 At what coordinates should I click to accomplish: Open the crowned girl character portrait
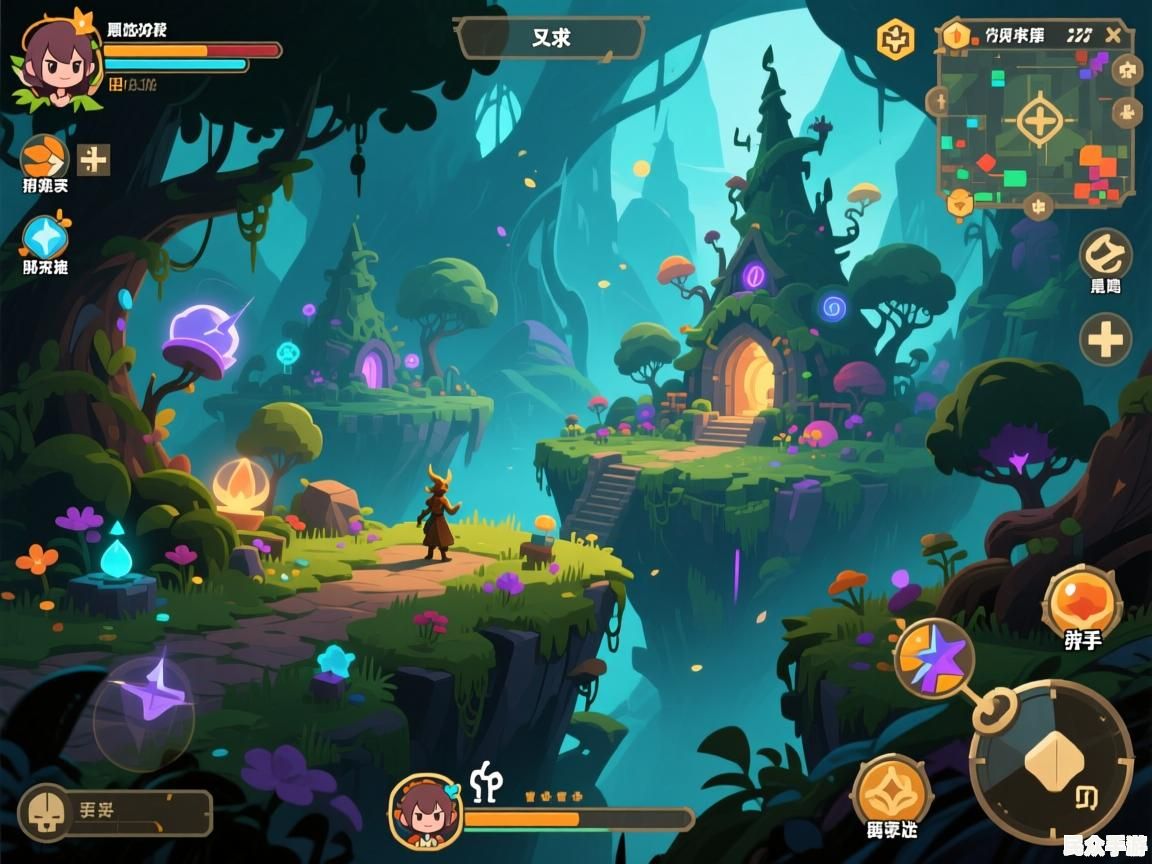(56, 62)
